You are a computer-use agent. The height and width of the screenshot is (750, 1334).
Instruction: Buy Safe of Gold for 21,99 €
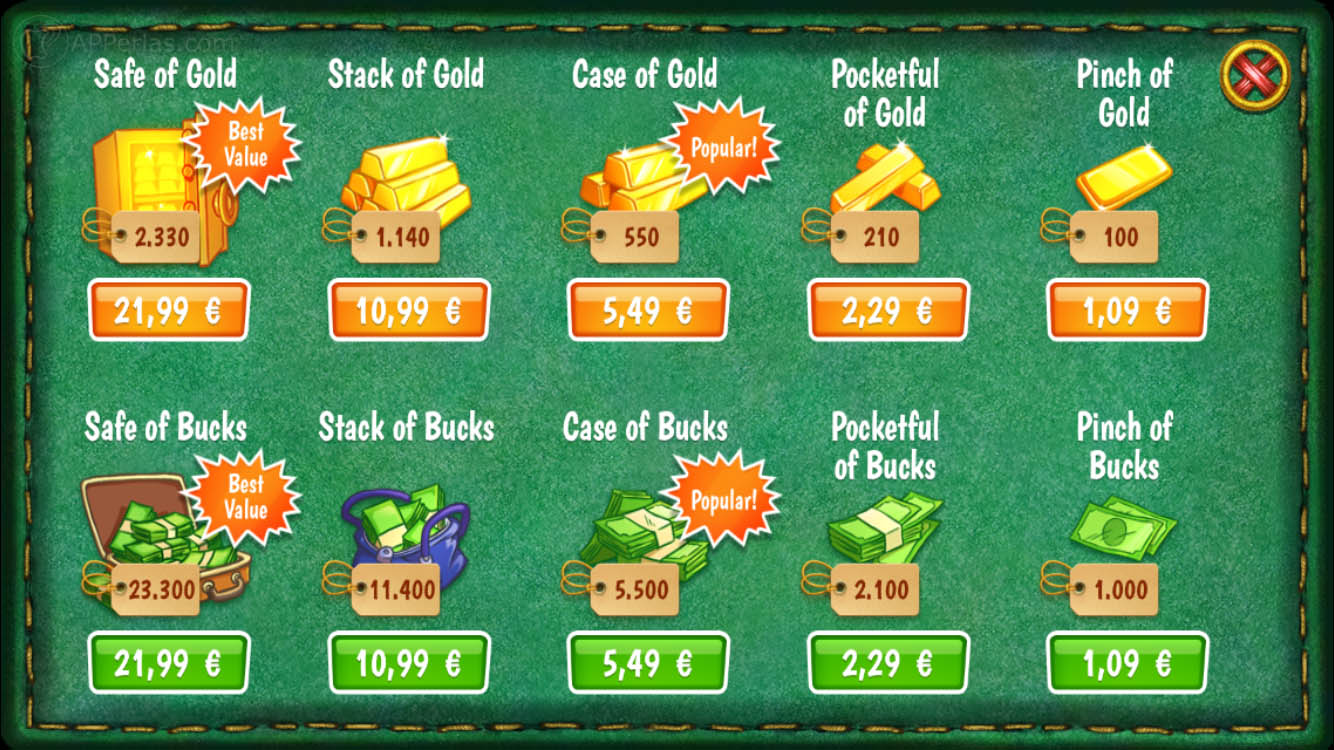tap(168, 310)
